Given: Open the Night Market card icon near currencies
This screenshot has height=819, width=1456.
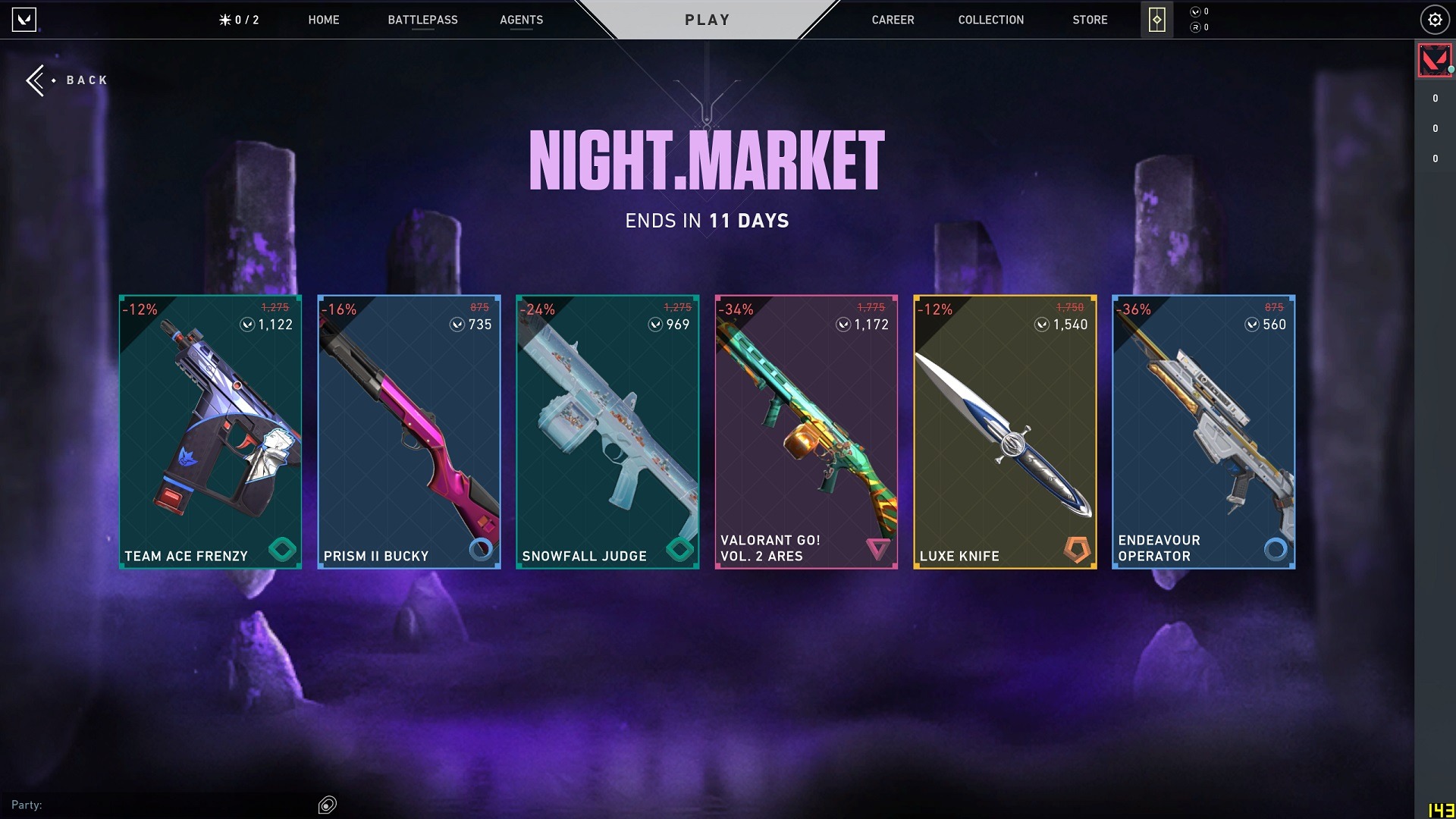Looking at the screenshot, I should click(x=1156, y=19).
